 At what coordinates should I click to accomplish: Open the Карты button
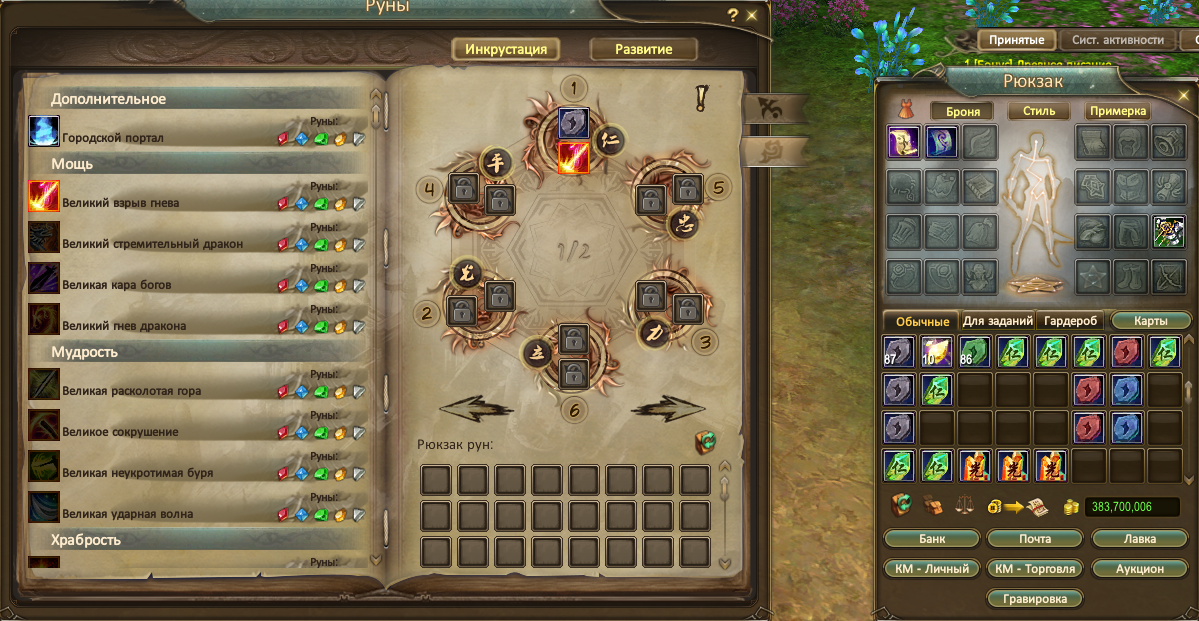[x=1151, y=321]
